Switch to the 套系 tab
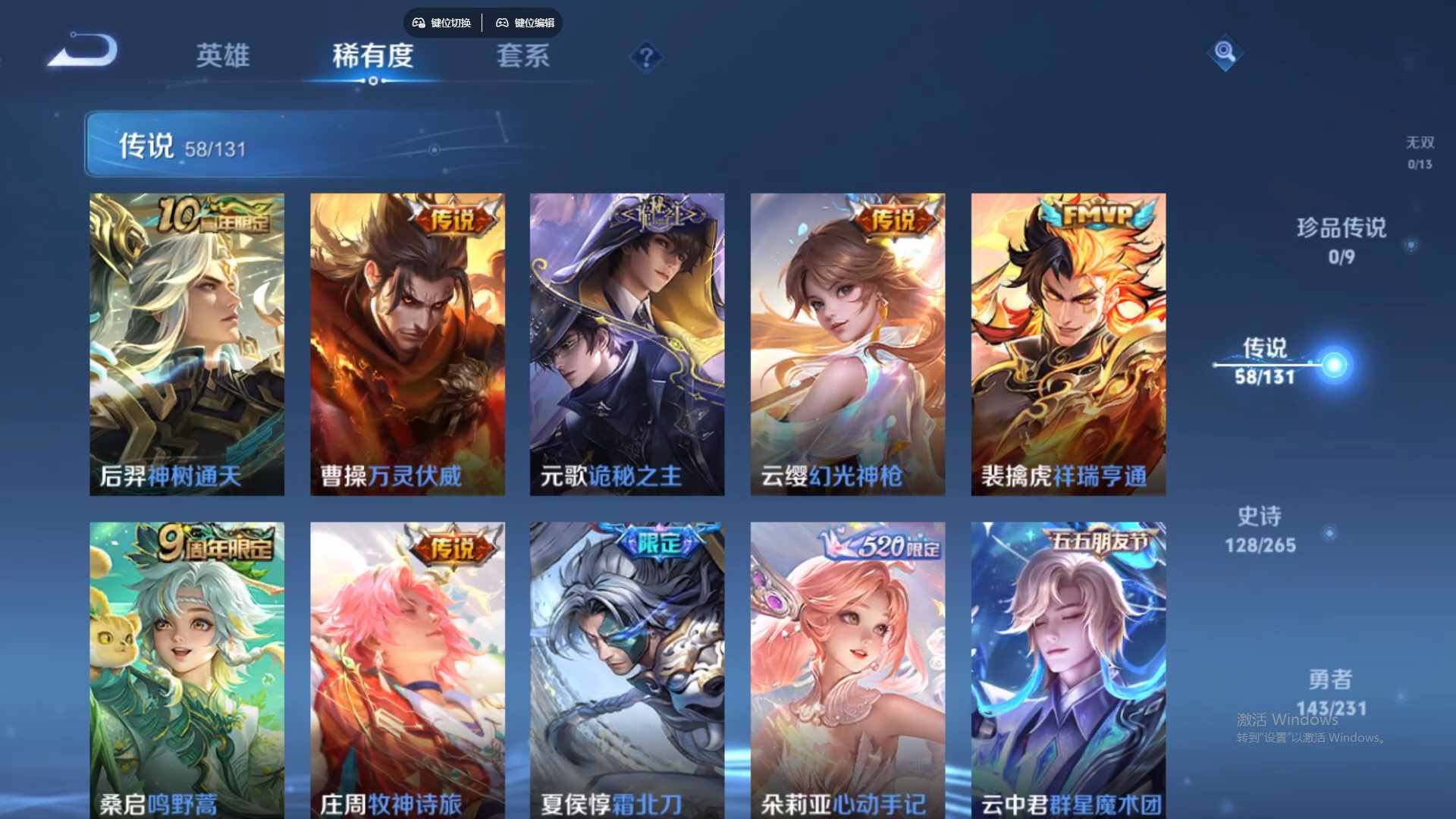The width and height of the screenshot is (1456, 819). [523, 57]
